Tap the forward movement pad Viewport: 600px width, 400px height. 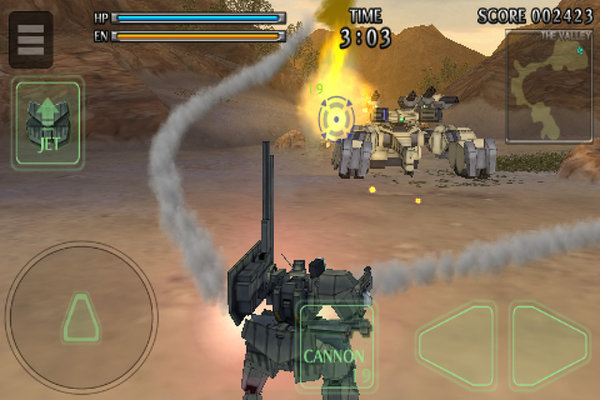[80, 318]
